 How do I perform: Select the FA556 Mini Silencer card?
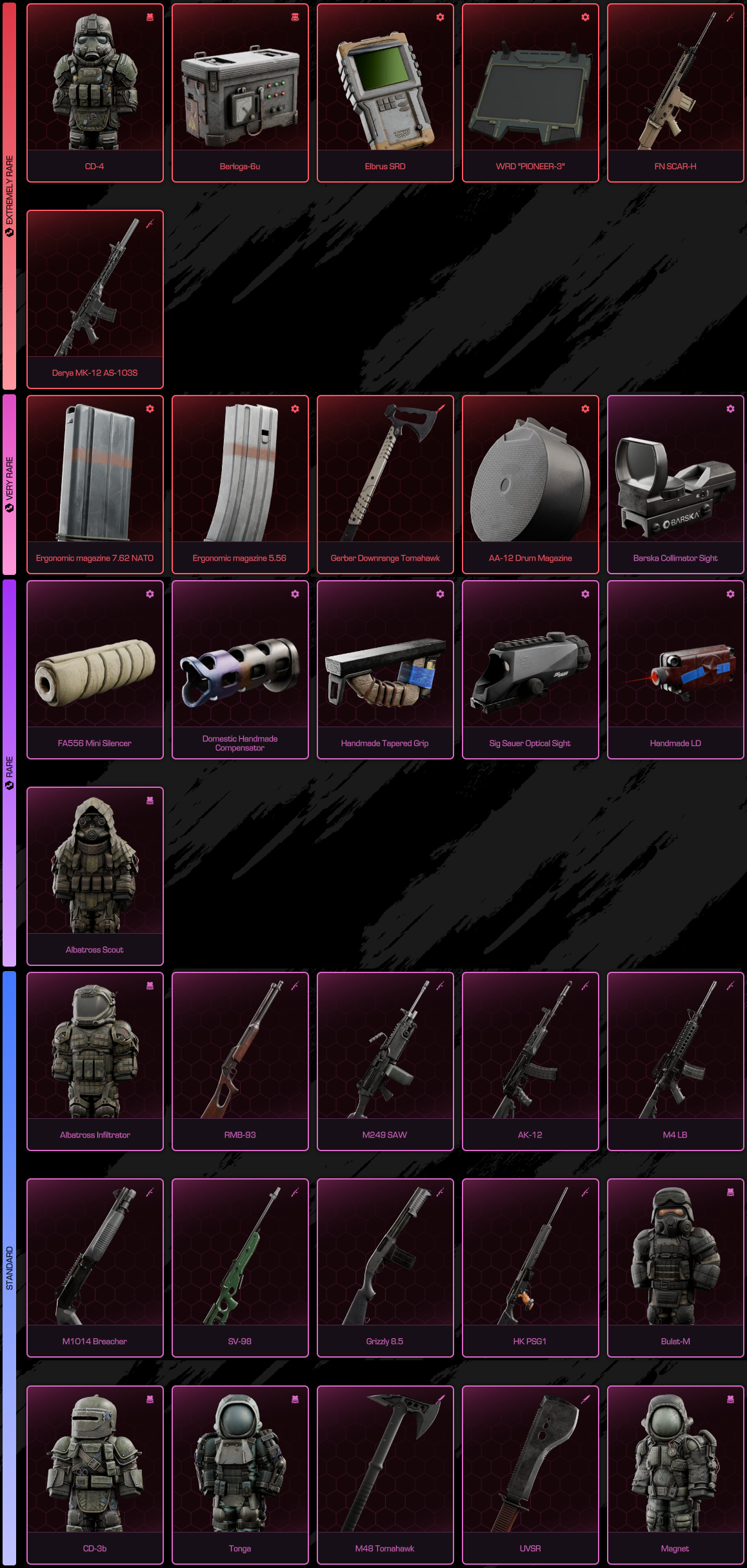(95, 670)
